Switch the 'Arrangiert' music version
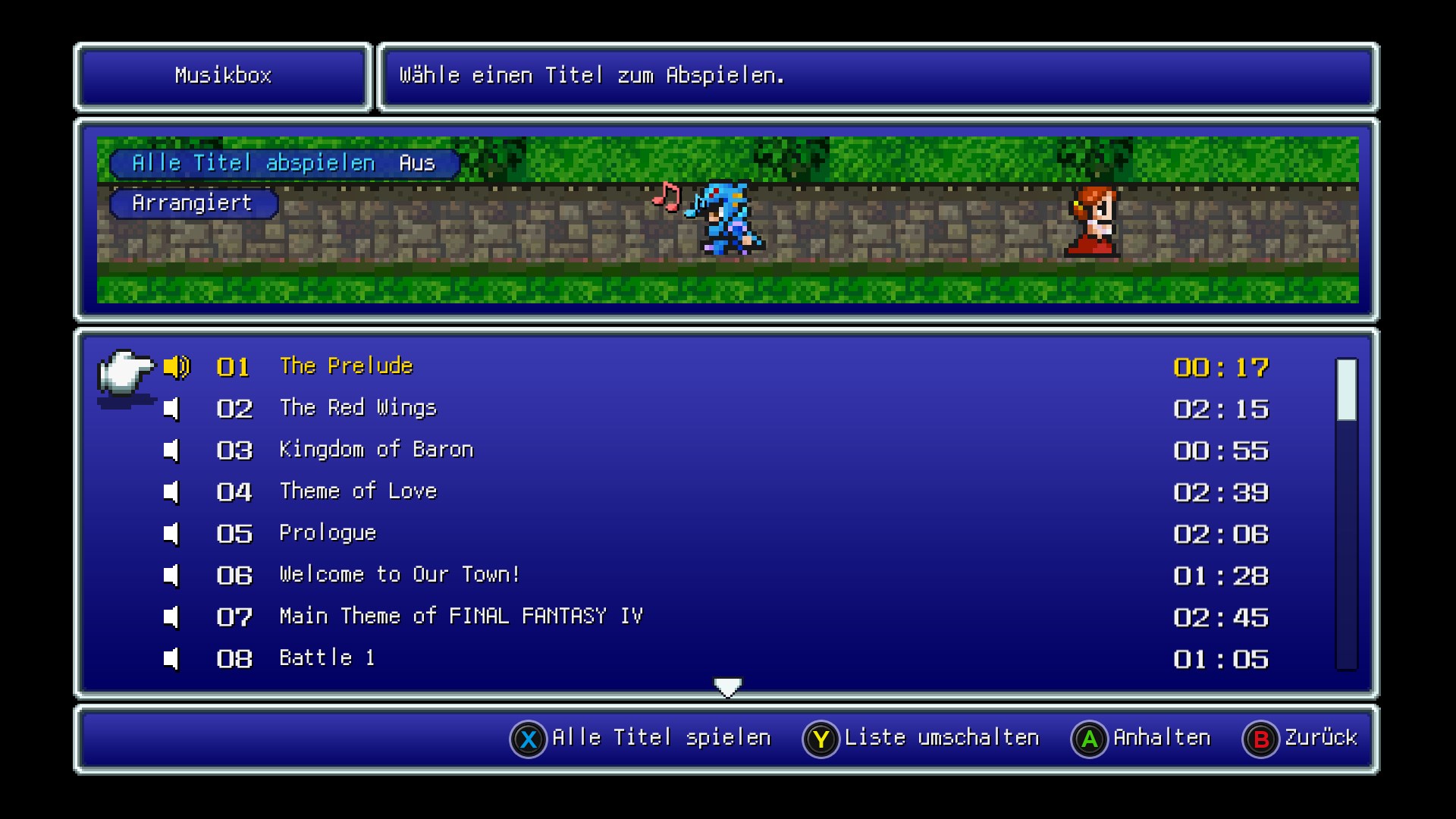The width and height of the screenshot is (1456, 819). click(193, 203)
